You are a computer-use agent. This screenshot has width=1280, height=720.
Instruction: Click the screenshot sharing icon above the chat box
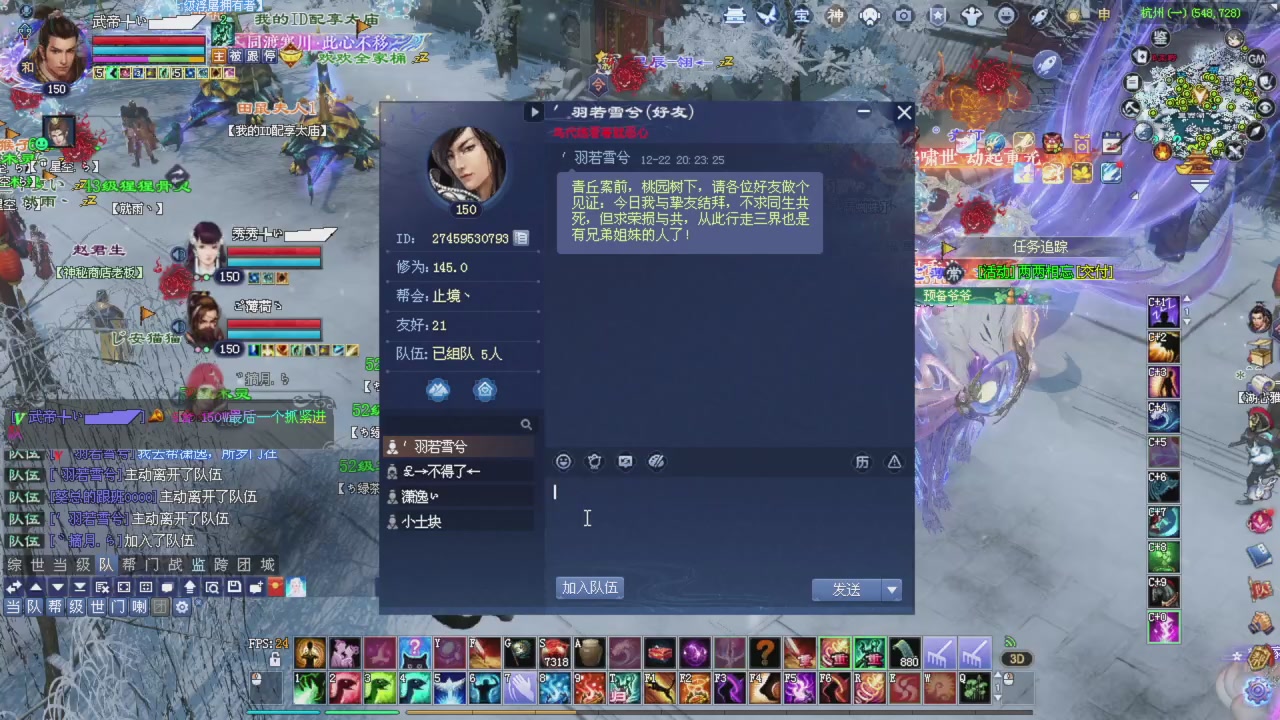coord(625,461)
